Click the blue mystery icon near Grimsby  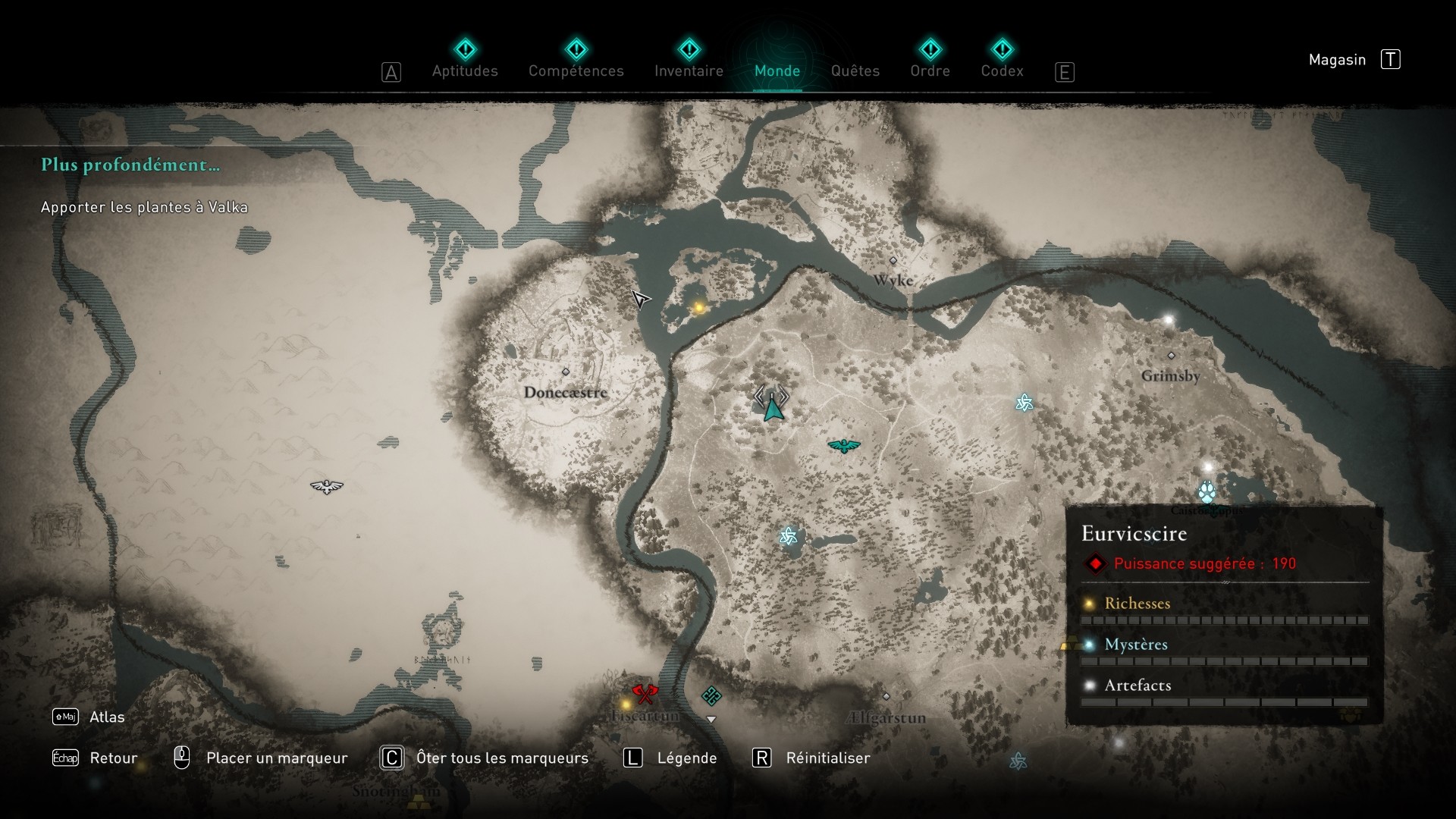tap(1025, 403)
